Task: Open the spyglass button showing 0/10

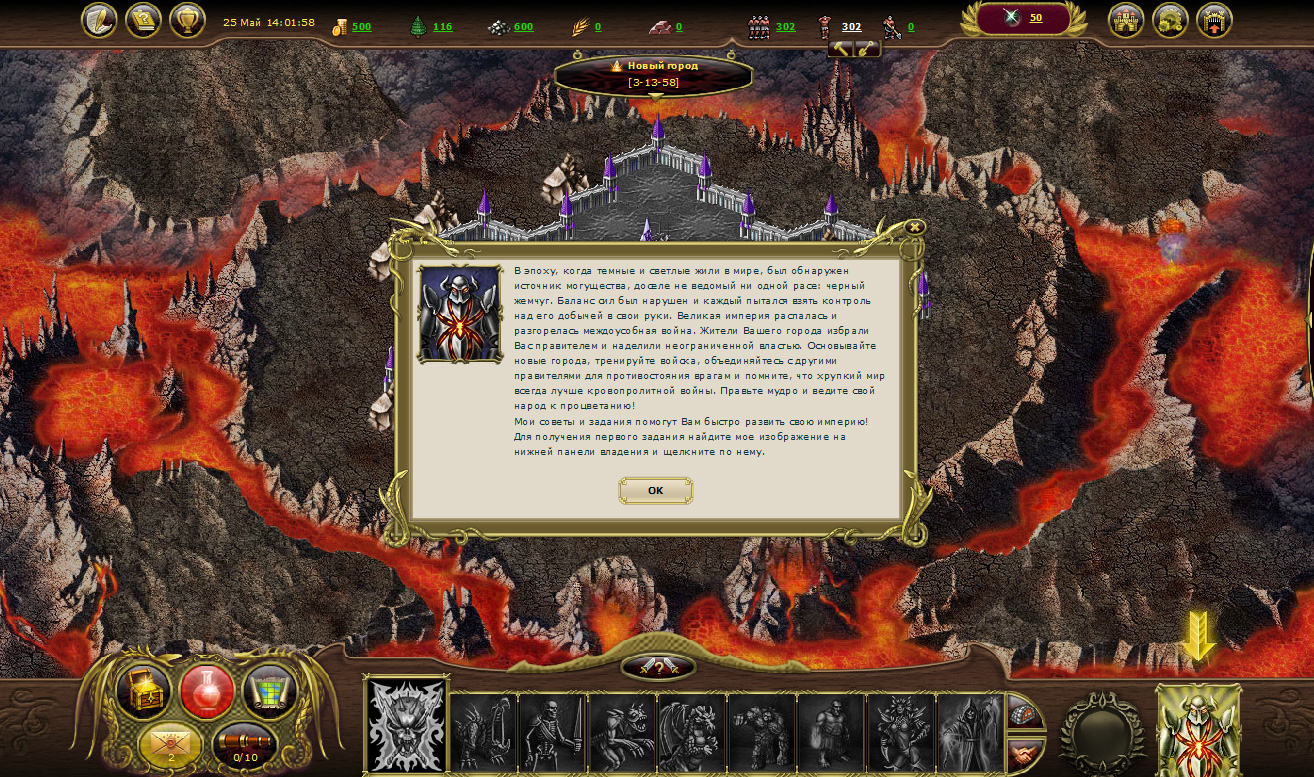Action: click(x=244, y=745)
